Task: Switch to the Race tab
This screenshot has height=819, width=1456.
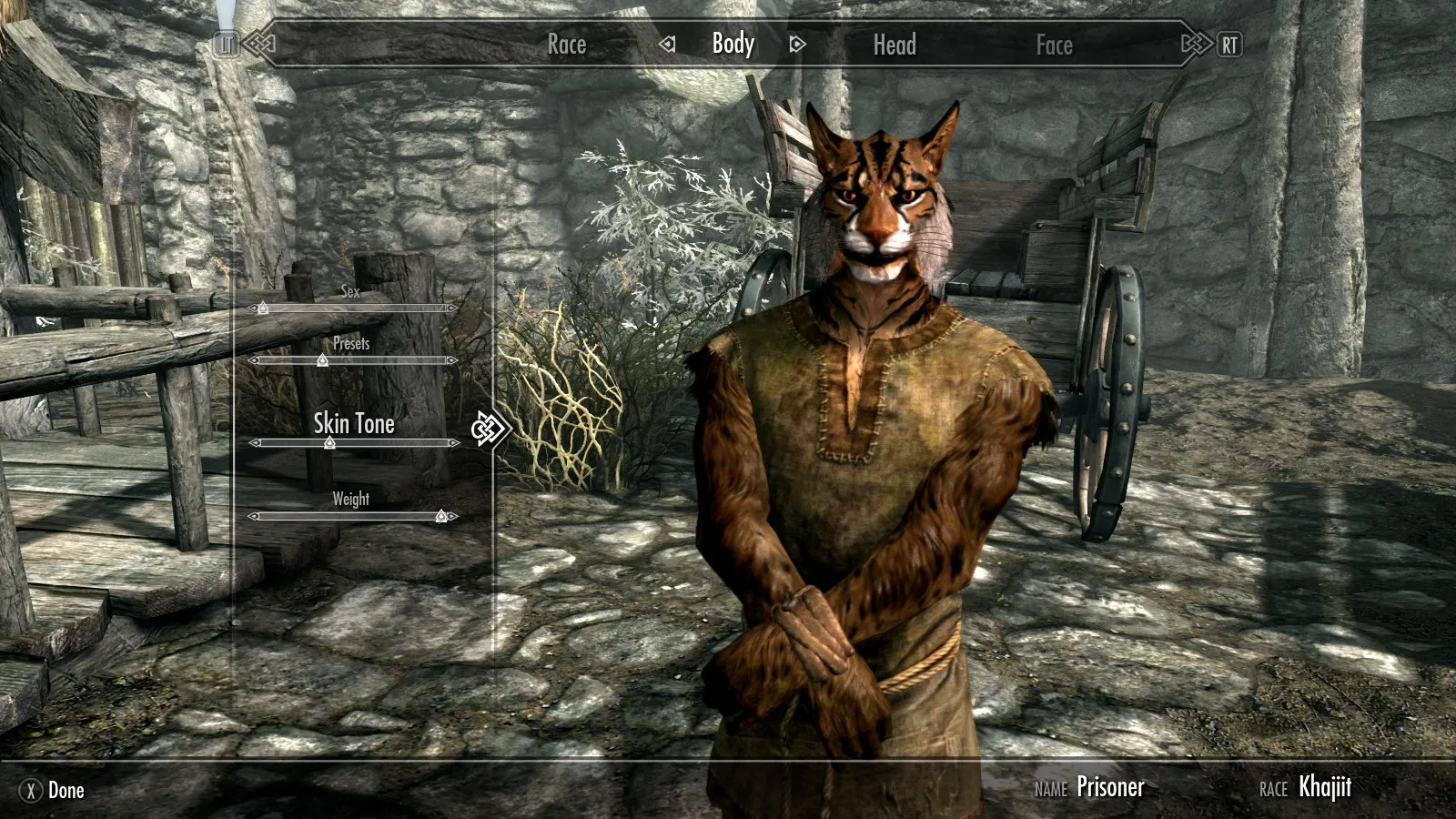Action: pos(566,45)
